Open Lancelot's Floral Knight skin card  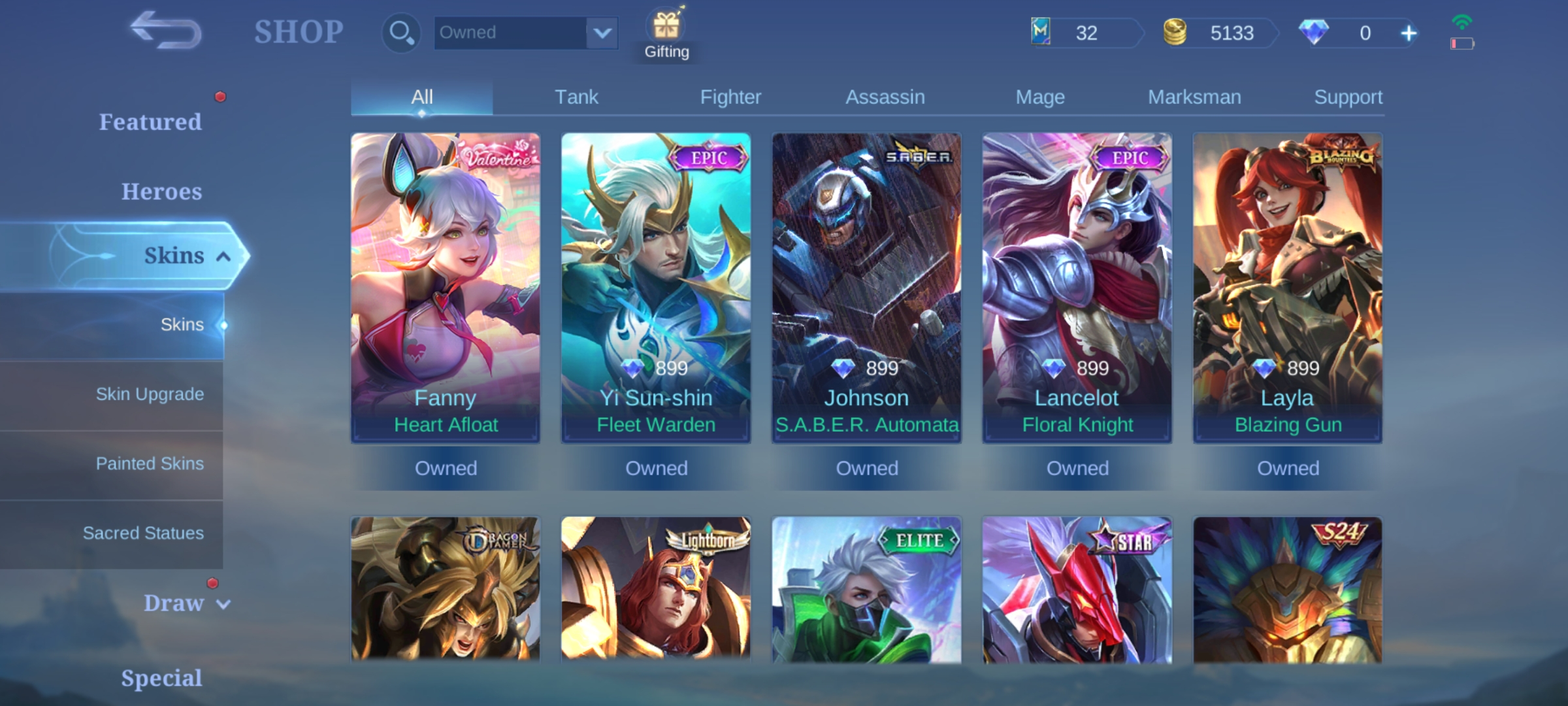(1077, 288)
